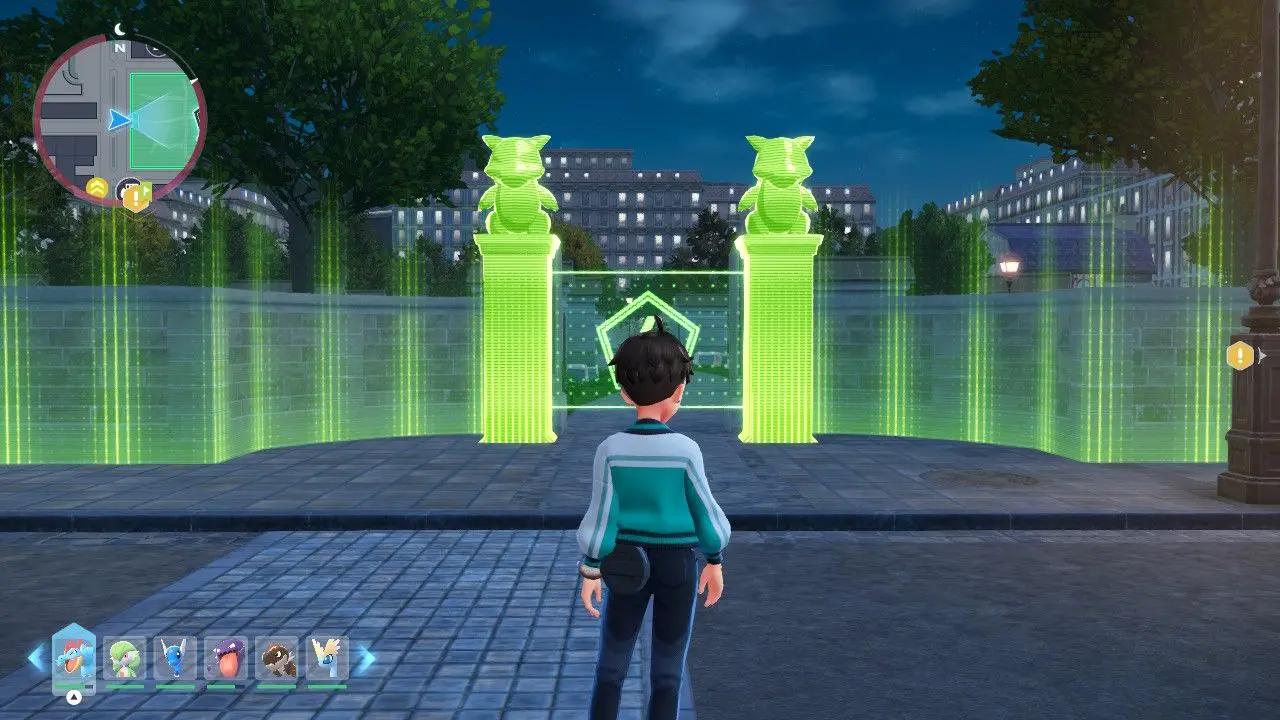The height and width of the screenshot is (720, 1280).
Task: Select Feraligatr in the party bar
Action: coord(74,659)
